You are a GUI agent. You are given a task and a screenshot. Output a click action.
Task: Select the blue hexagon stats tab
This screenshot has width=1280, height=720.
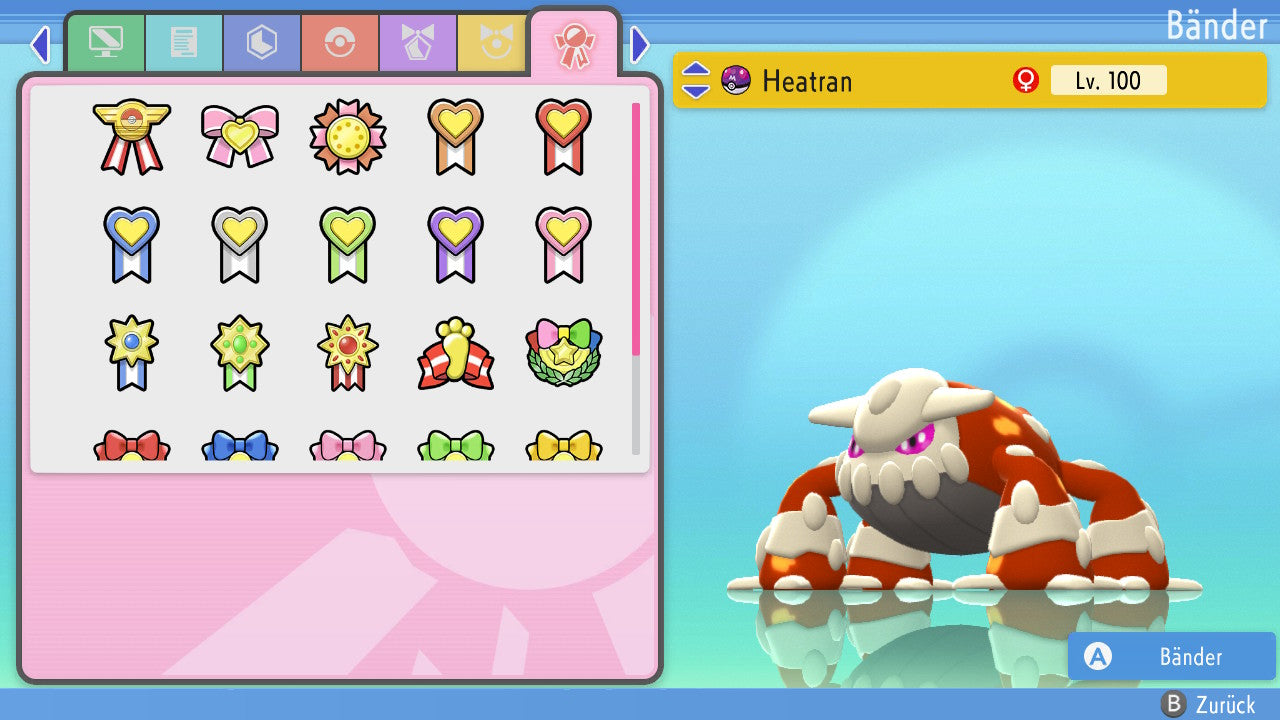click(x=262, y=43)
